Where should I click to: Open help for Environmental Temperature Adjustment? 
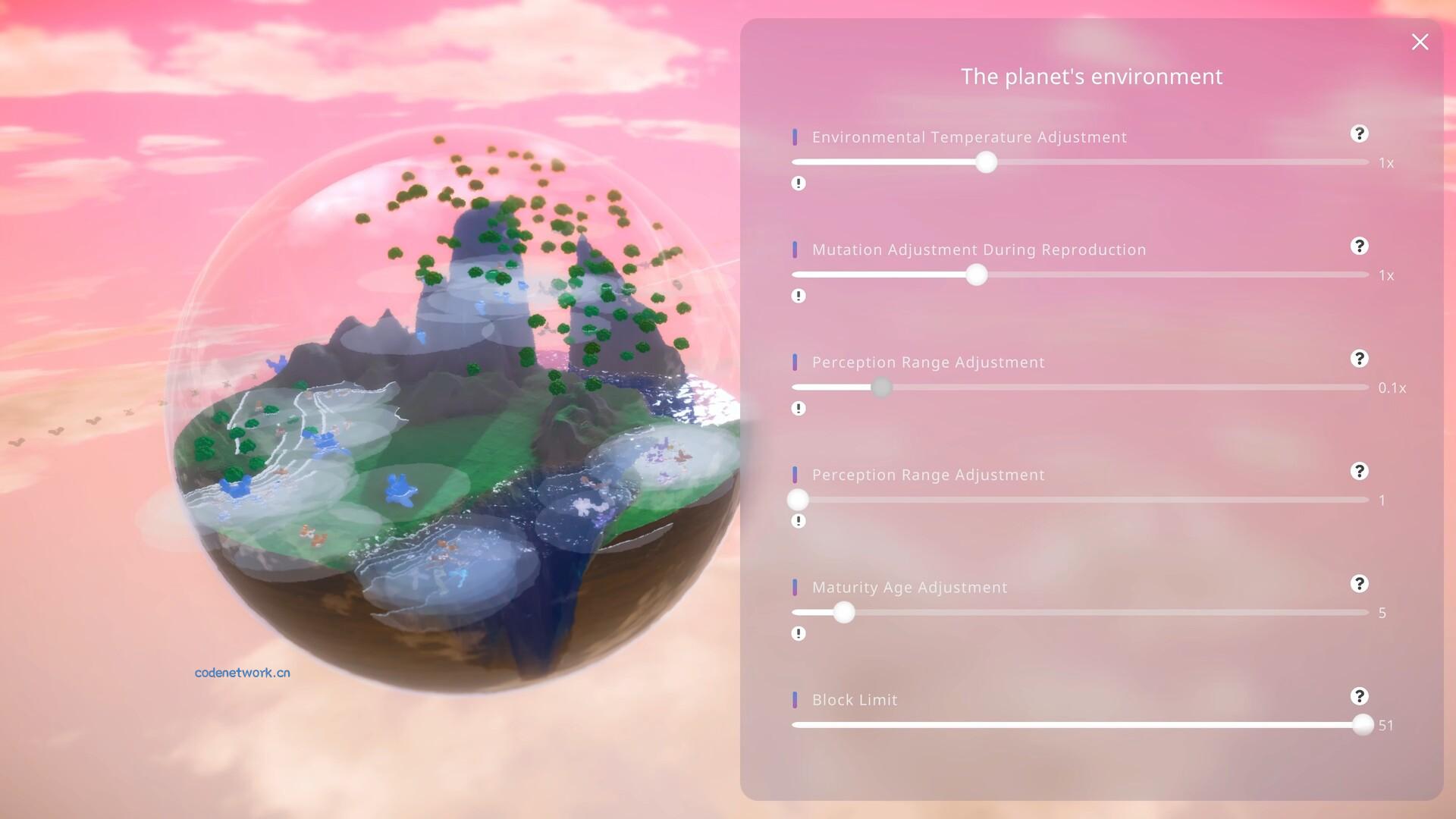(1360, 134)
